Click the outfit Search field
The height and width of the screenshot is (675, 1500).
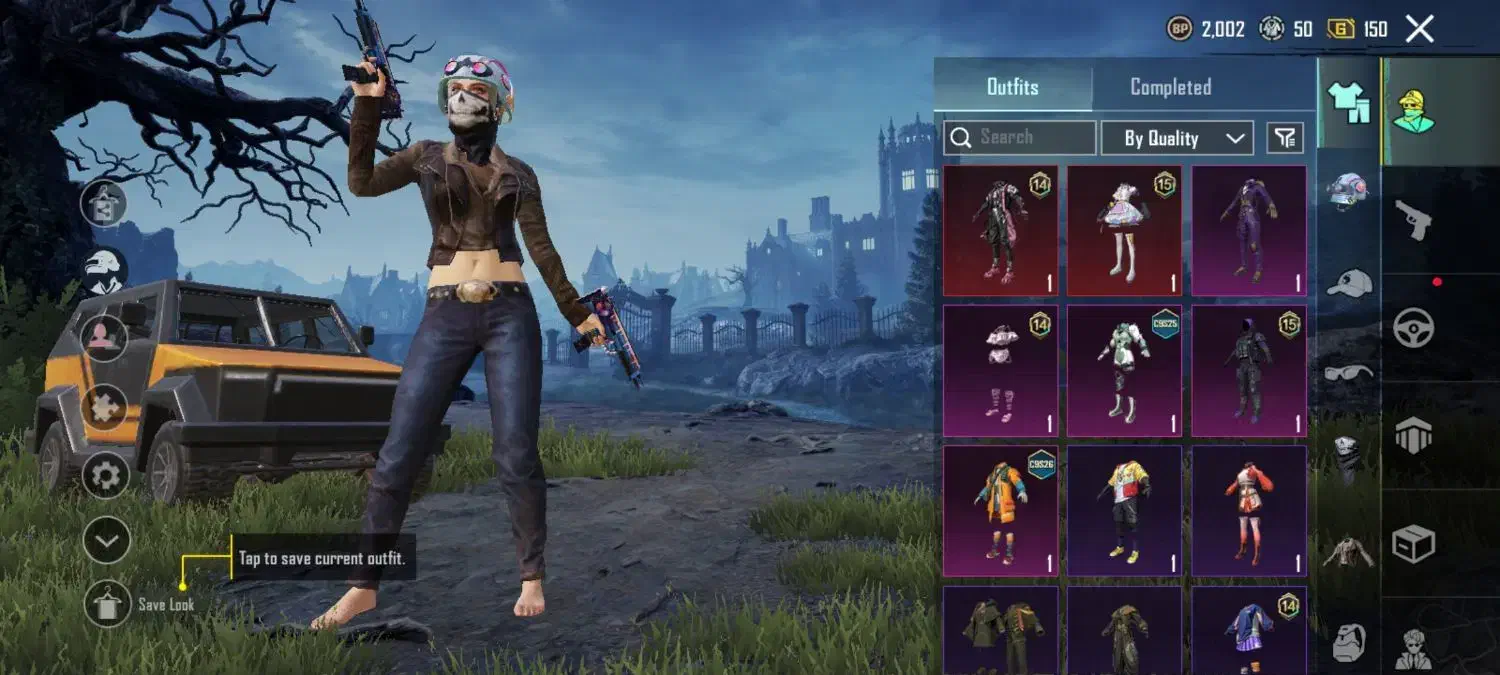[1020, 137]
